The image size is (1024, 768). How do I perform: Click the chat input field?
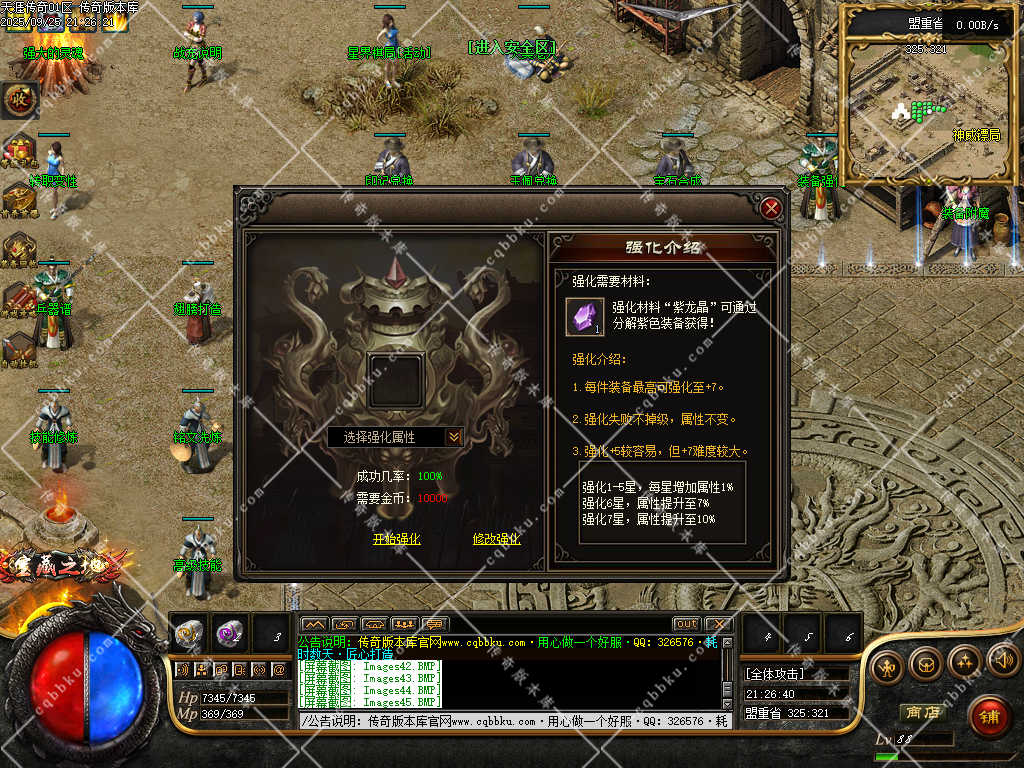pyautogui.click(x=510, y=721)
